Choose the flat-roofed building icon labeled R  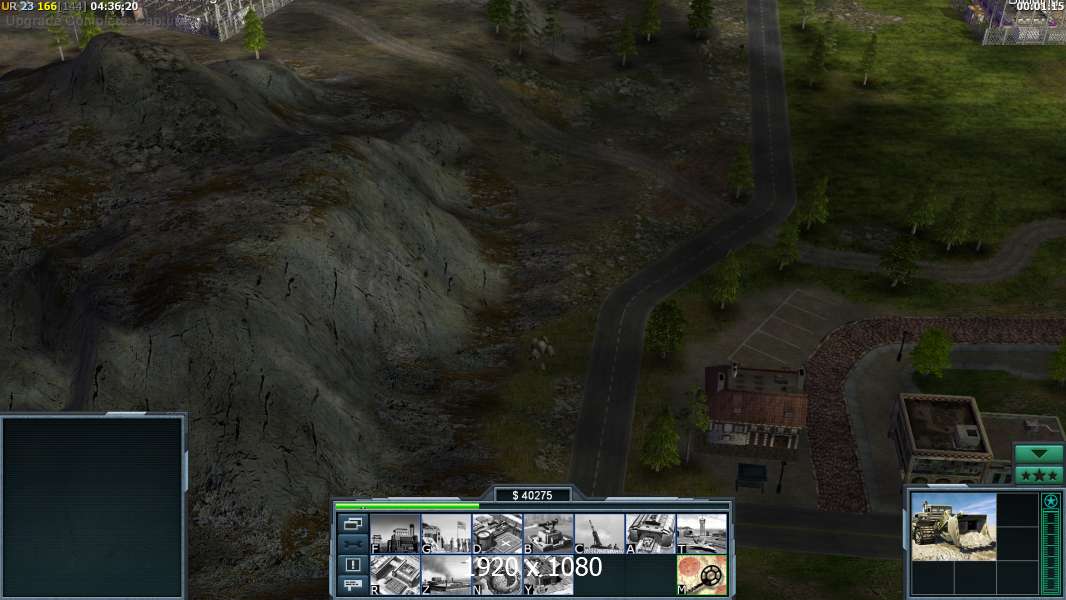coord(395,575)
